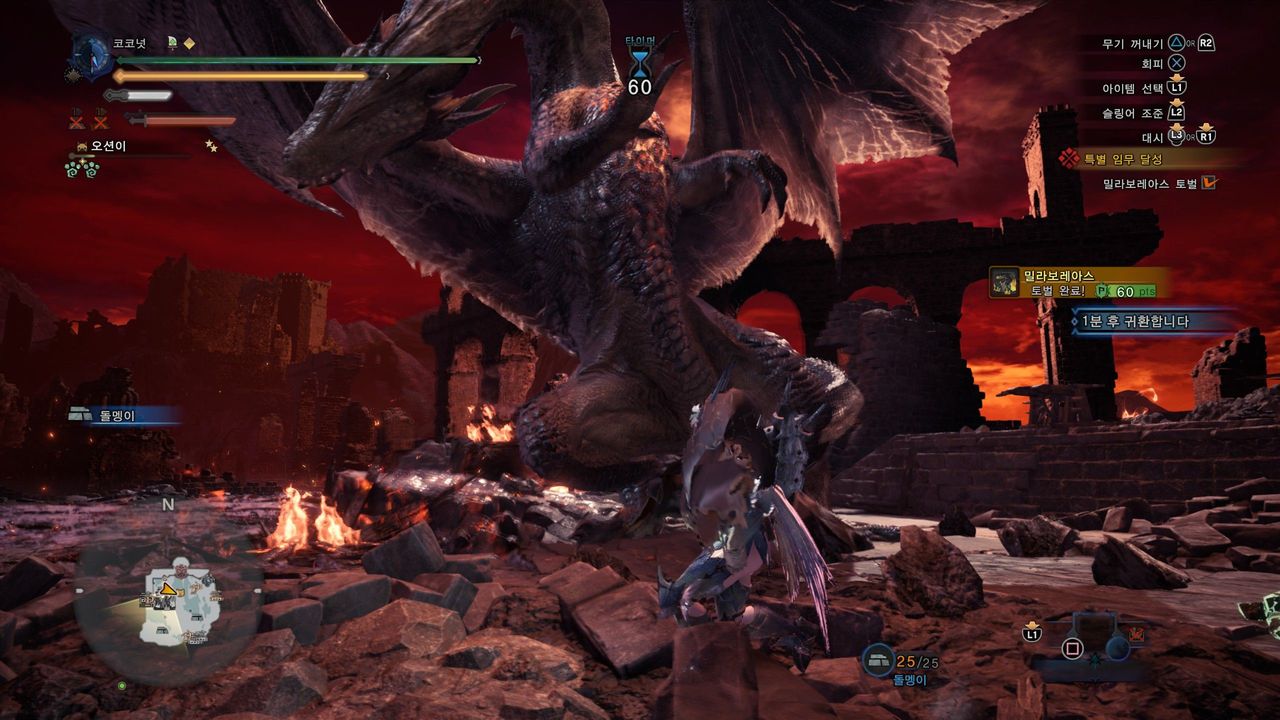Select the stone slinger ammo icon

(x=879, y=660)
